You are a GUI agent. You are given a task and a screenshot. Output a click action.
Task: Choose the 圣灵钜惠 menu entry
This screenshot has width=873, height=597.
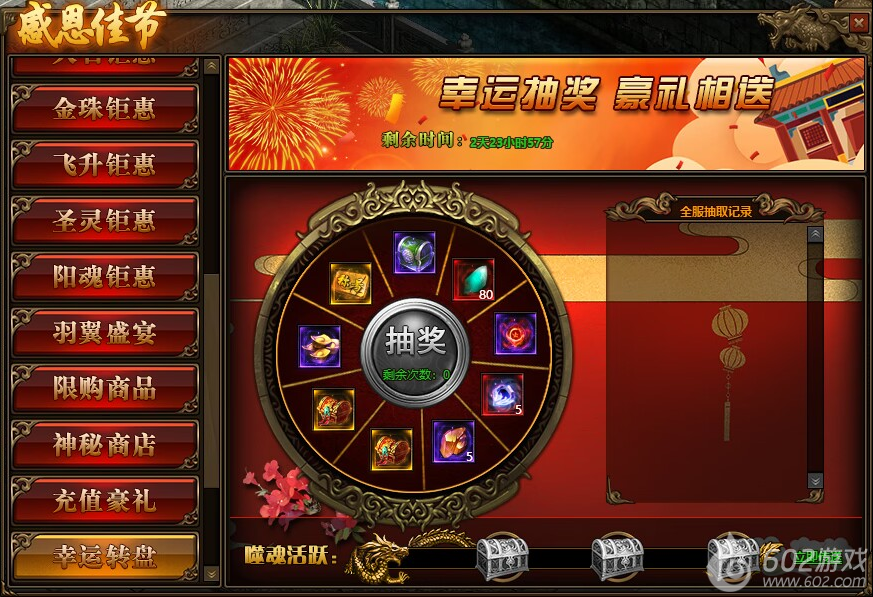point(104,221)
